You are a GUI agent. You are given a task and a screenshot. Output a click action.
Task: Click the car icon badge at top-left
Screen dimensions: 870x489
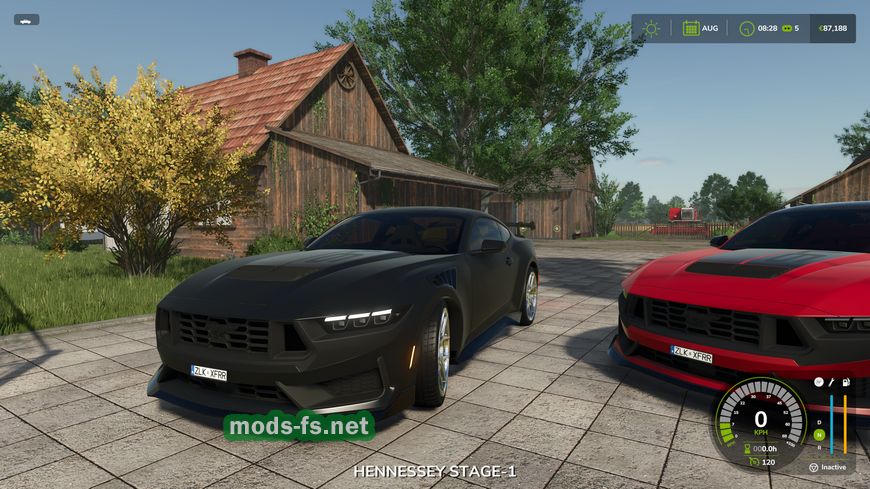pos(26,19)
